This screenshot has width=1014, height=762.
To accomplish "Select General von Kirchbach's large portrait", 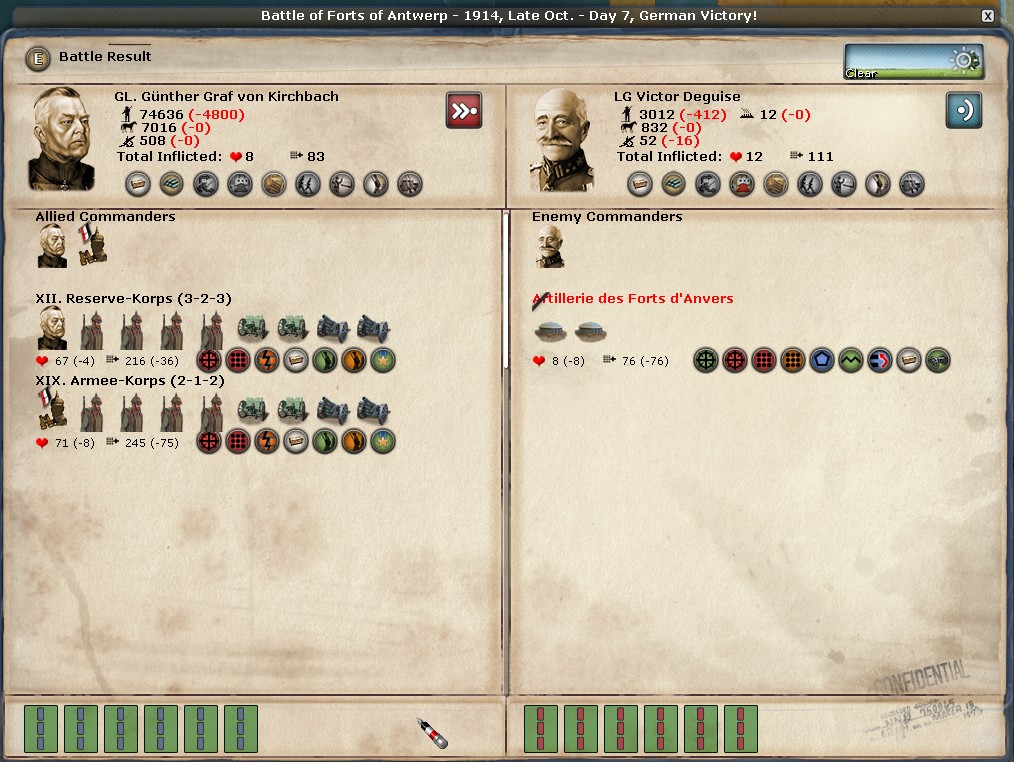I will tap(62, 139).
